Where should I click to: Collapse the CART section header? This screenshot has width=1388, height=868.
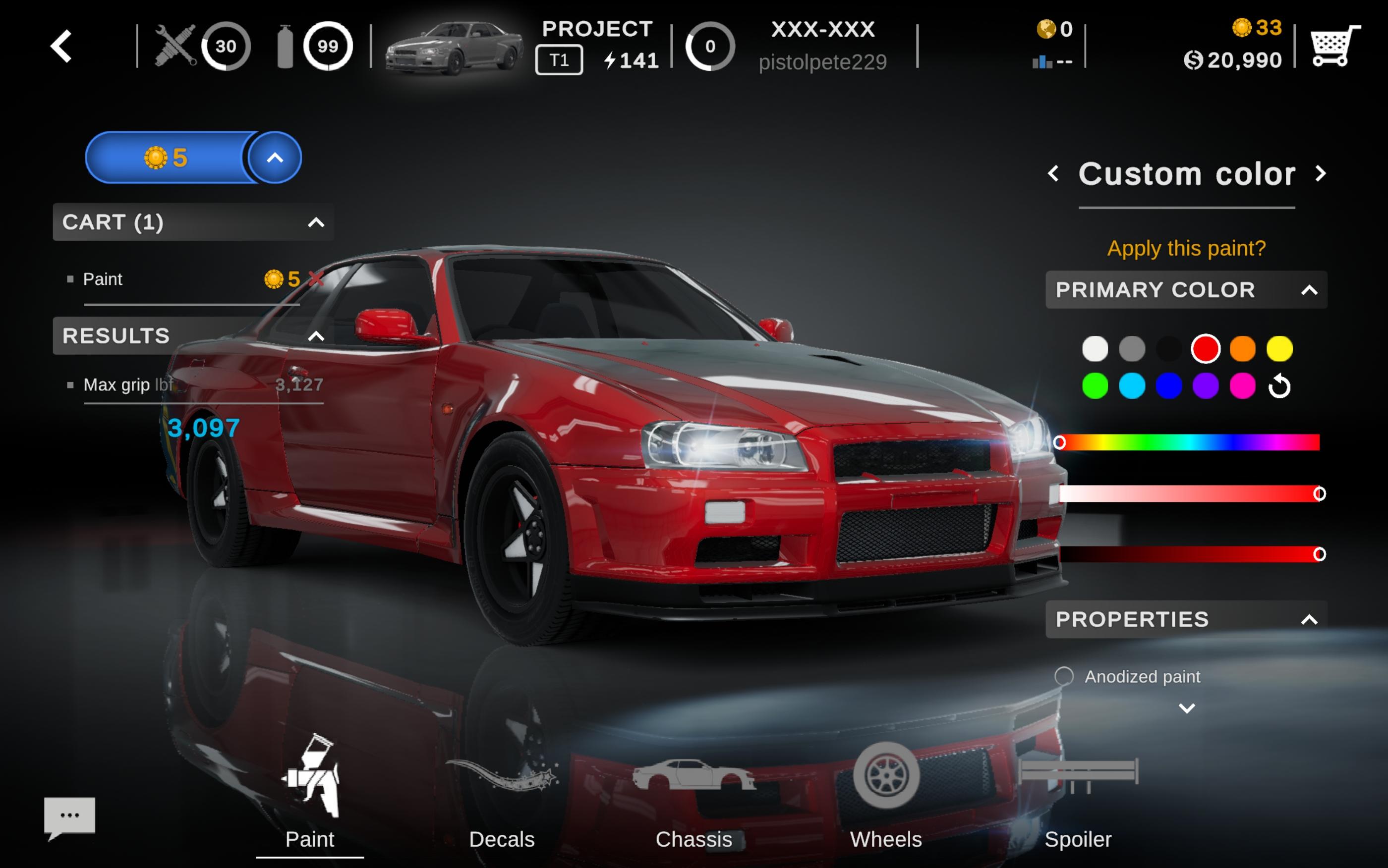(315, 222)
